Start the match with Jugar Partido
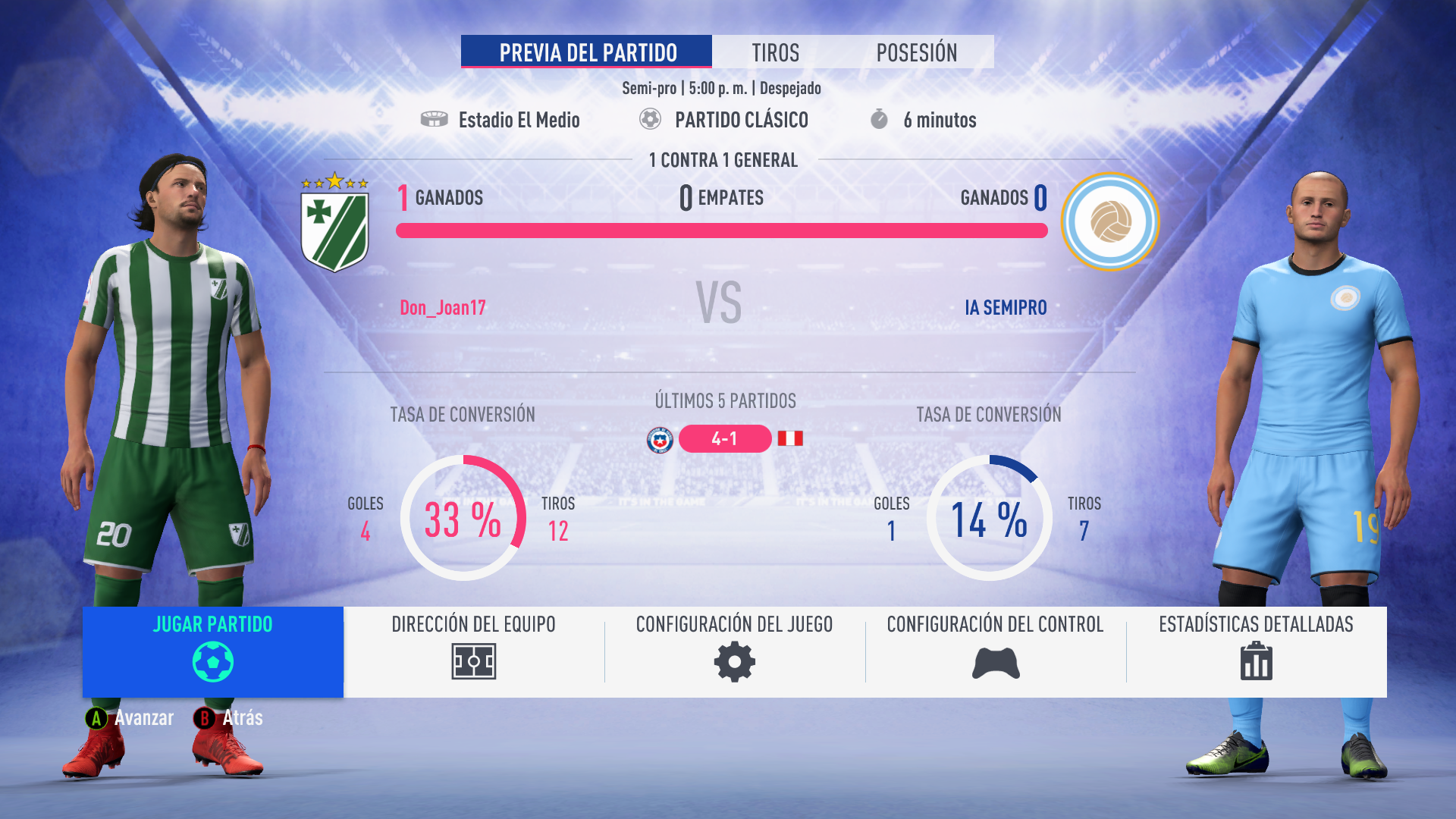Screen dimensions: 1456x819 click(x=213, y=651)
